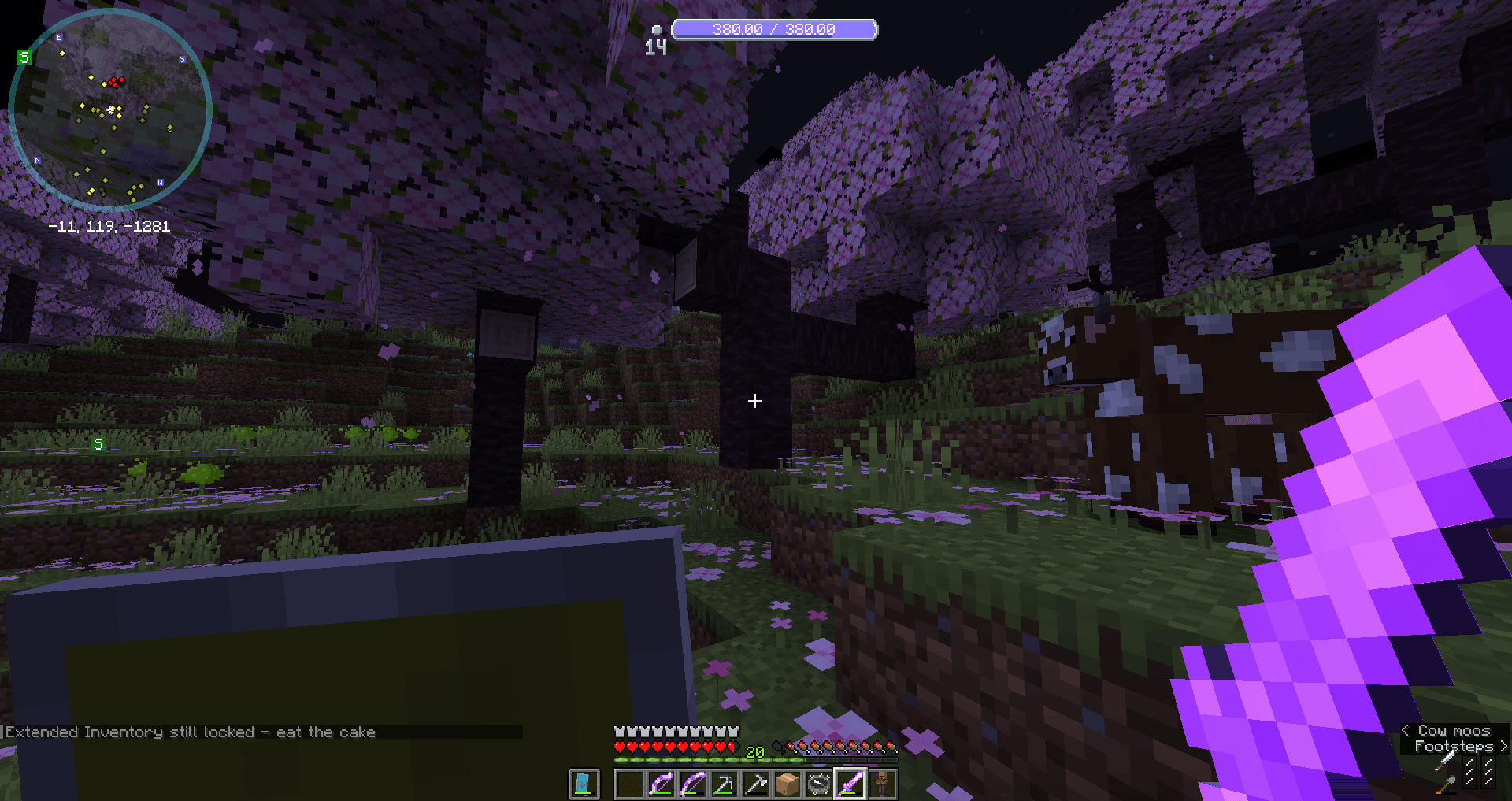Image resolution: width=1512 pixels, height=801 pixels.
Task: Click the Footsteps subtitle entry
Action: [x=1453, y=745]
